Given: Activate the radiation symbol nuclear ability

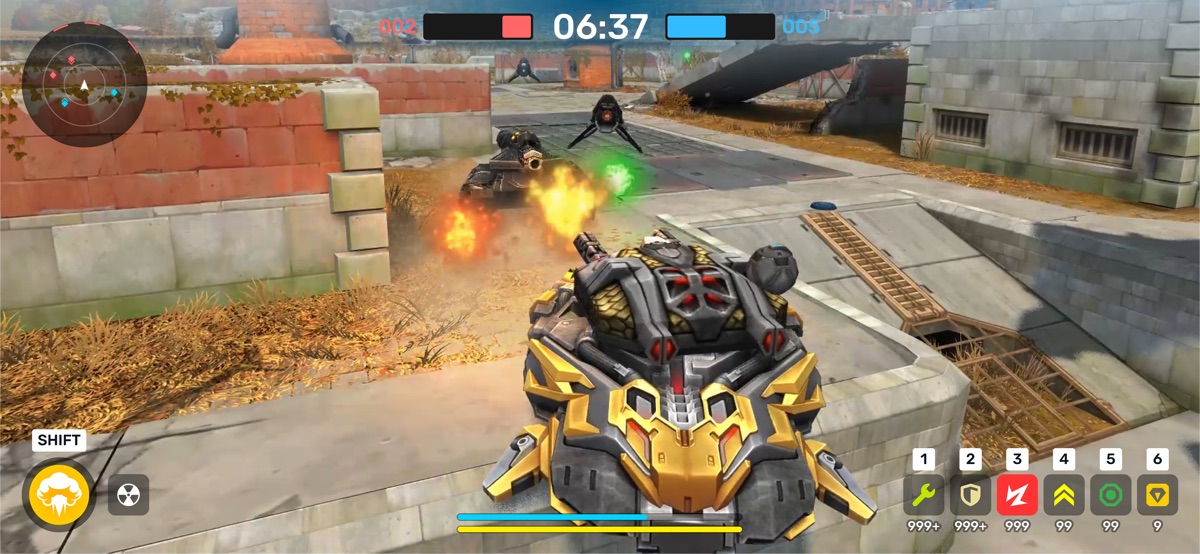Looking at the screenshot, I should tap(128, 494).
